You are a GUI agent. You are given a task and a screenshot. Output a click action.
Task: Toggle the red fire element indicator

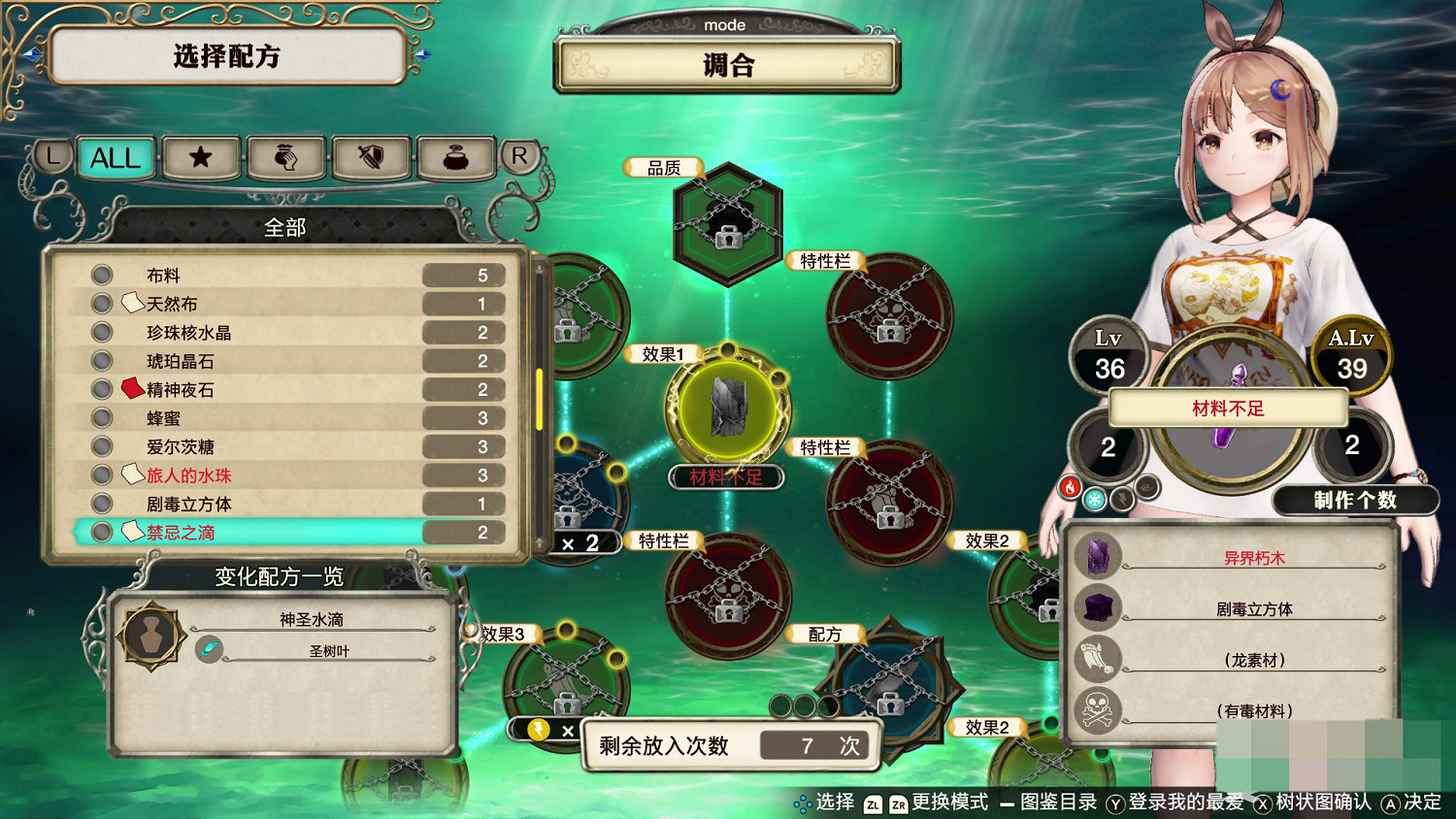click(1070, 487)
